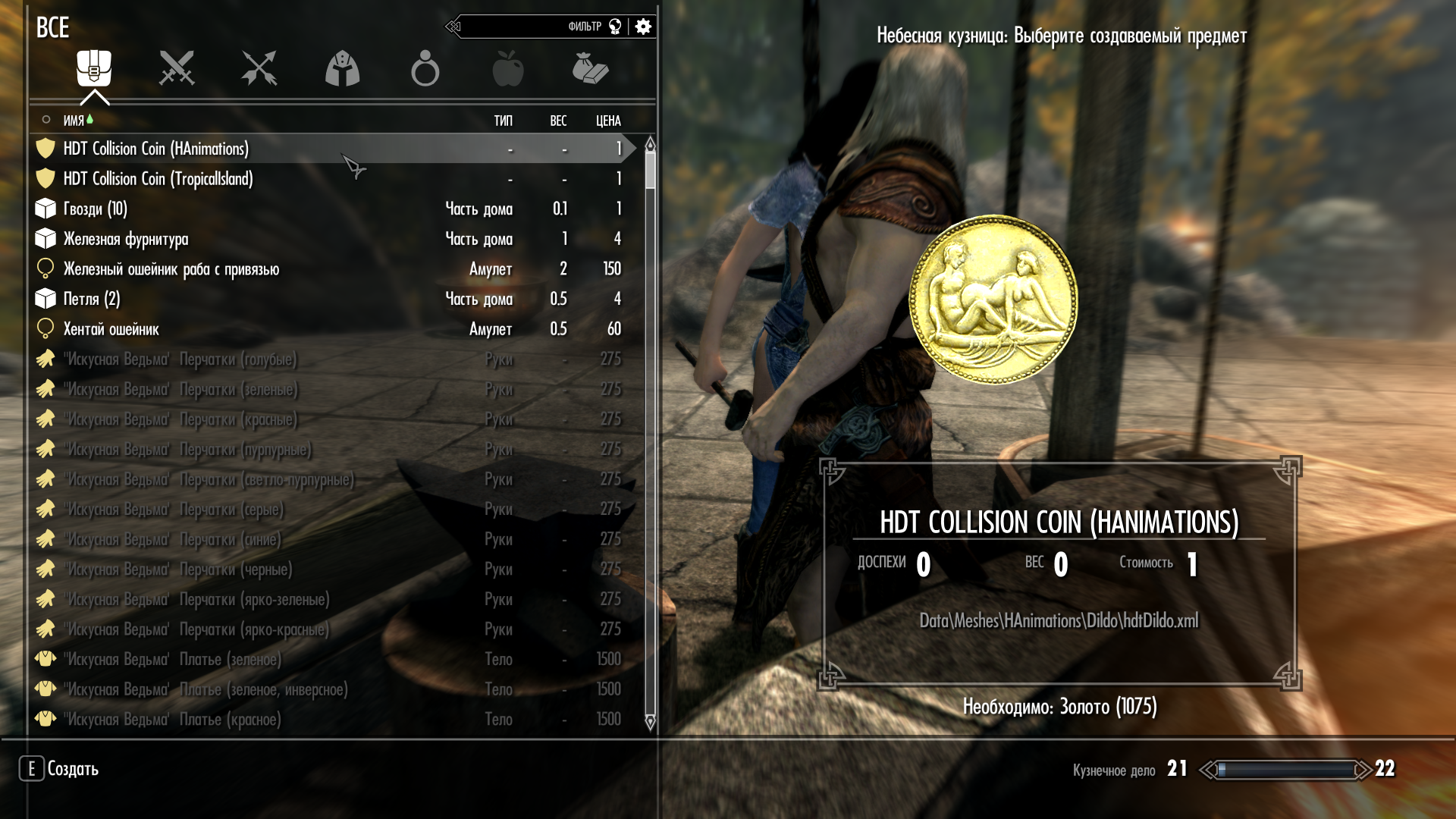Open the gear settings icon by filter

[x=643, y=27]
